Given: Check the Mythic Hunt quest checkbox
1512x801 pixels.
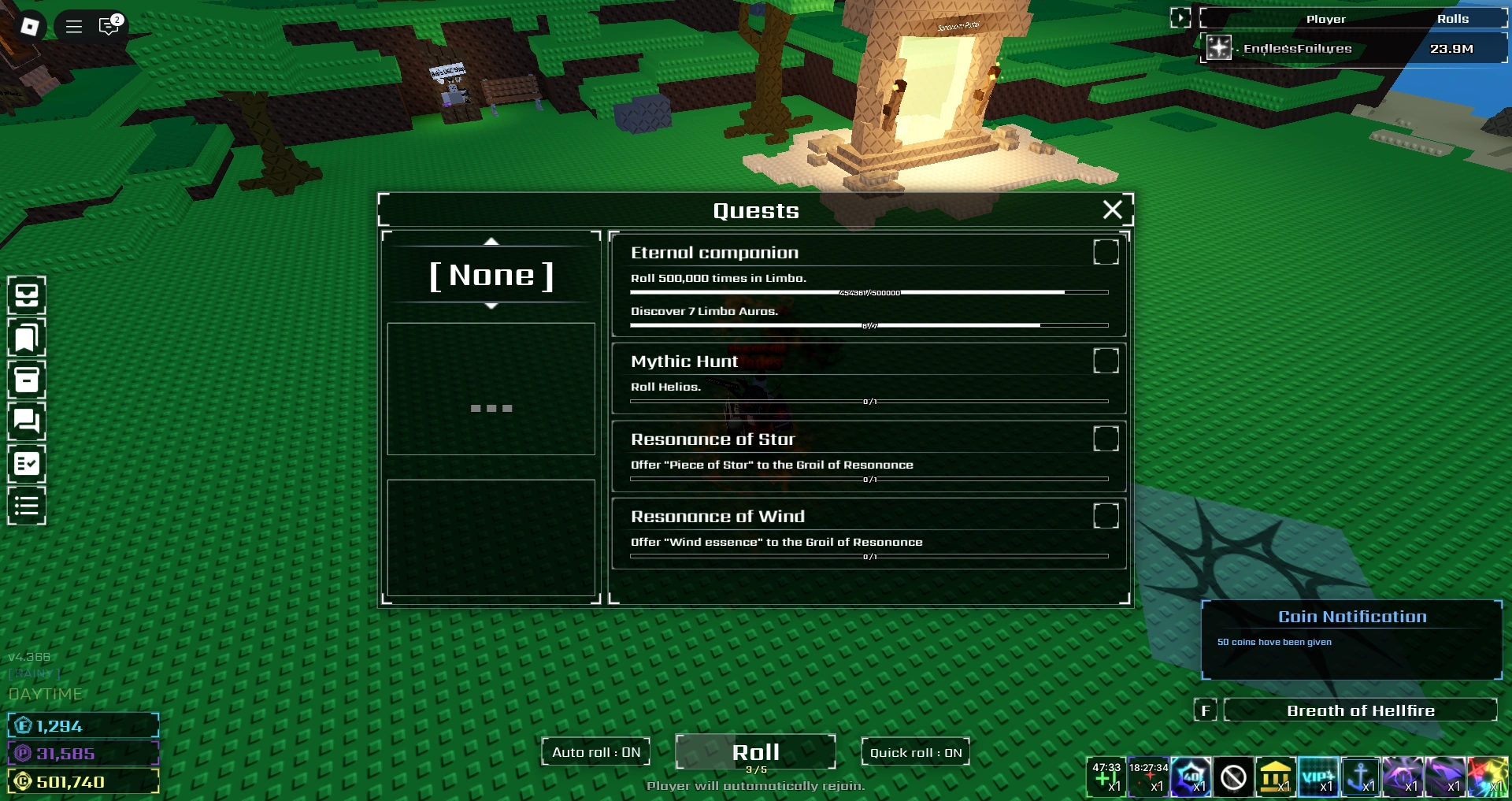Looking at the screenshot, I should [1106, 361].
